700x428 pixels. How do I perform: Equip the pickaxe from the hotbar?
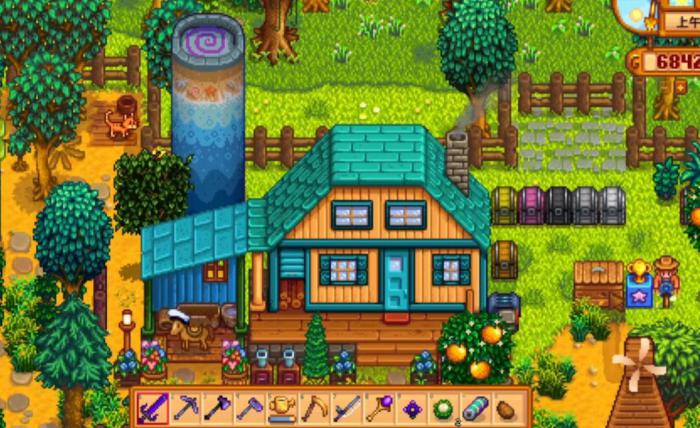tap(186, 407)
